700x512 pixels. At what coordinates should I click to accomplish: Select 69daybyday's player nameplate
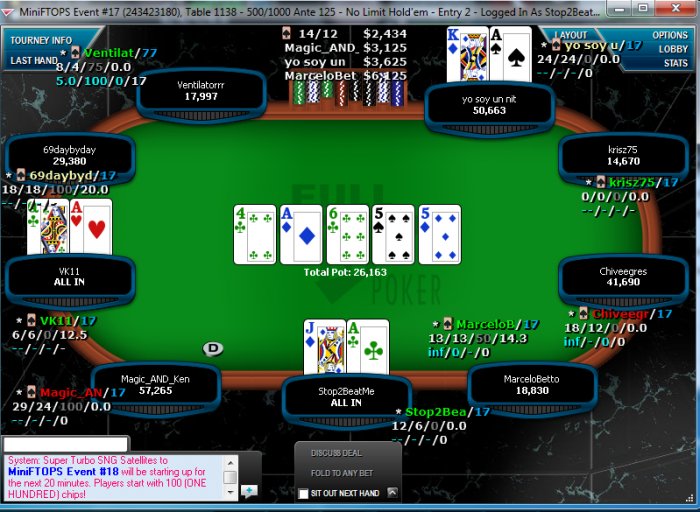69,155
